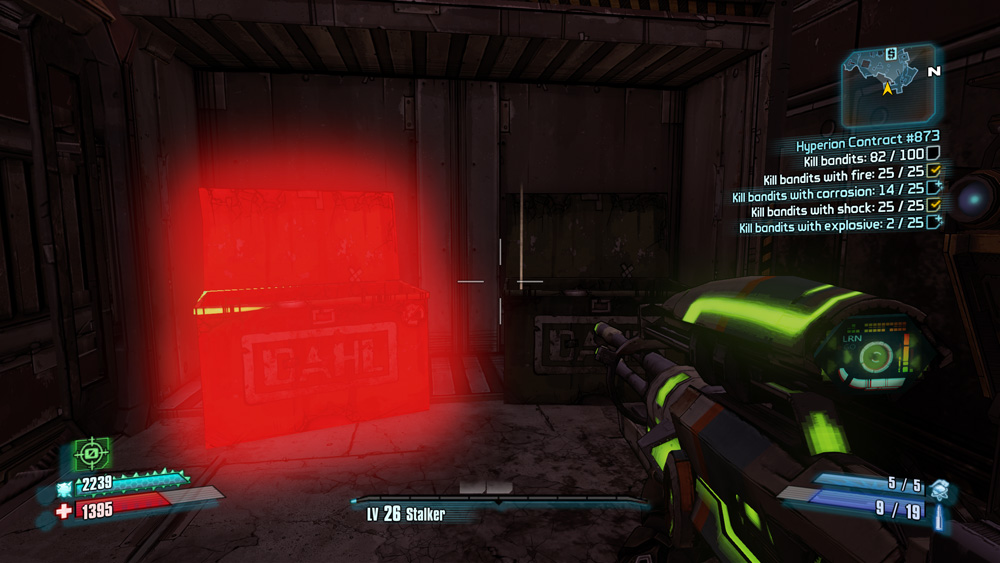Select the Kill bandits with fire objective

coord(843,179)
